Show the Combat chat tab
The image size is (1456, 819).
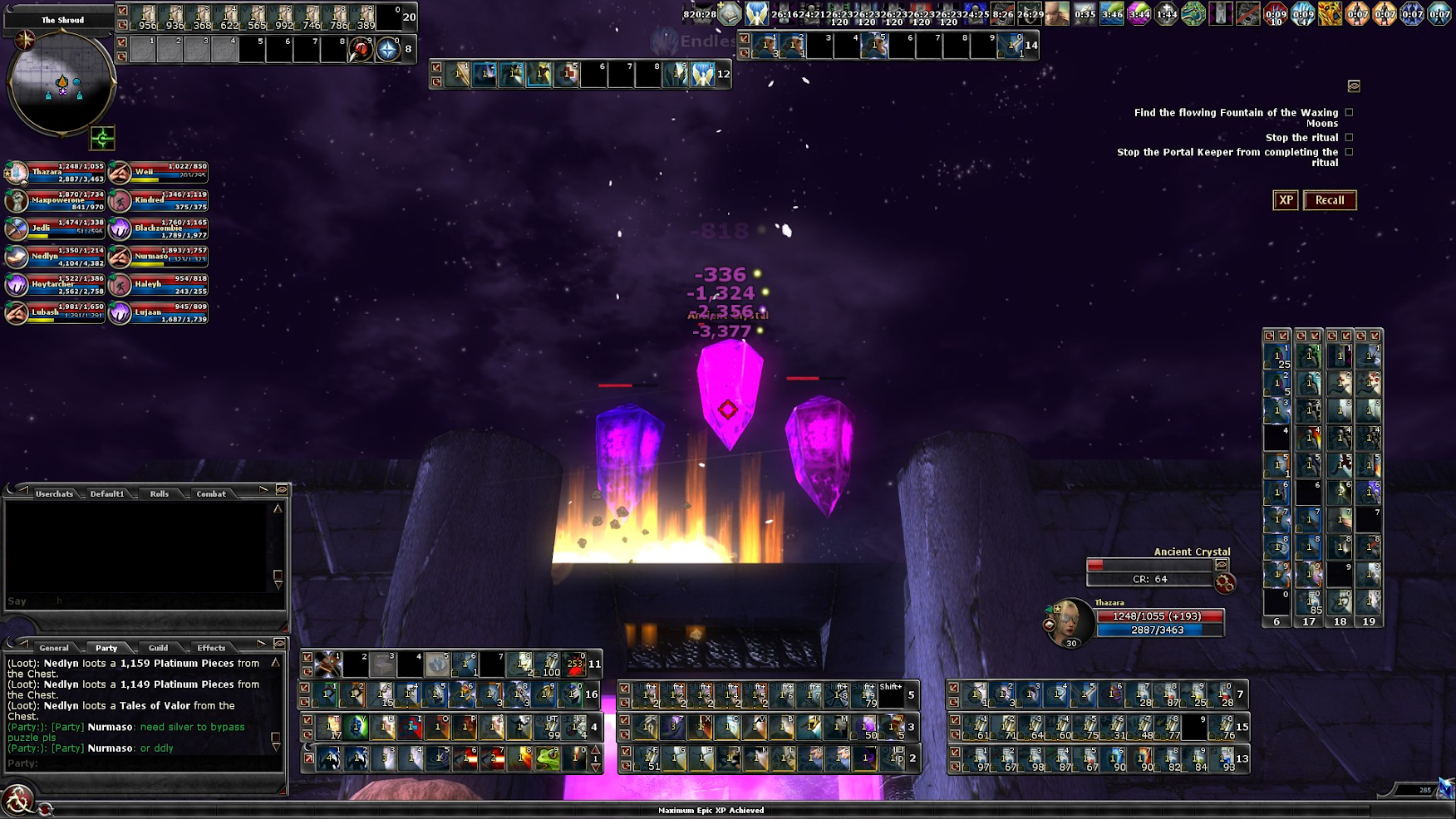point(211,493)
